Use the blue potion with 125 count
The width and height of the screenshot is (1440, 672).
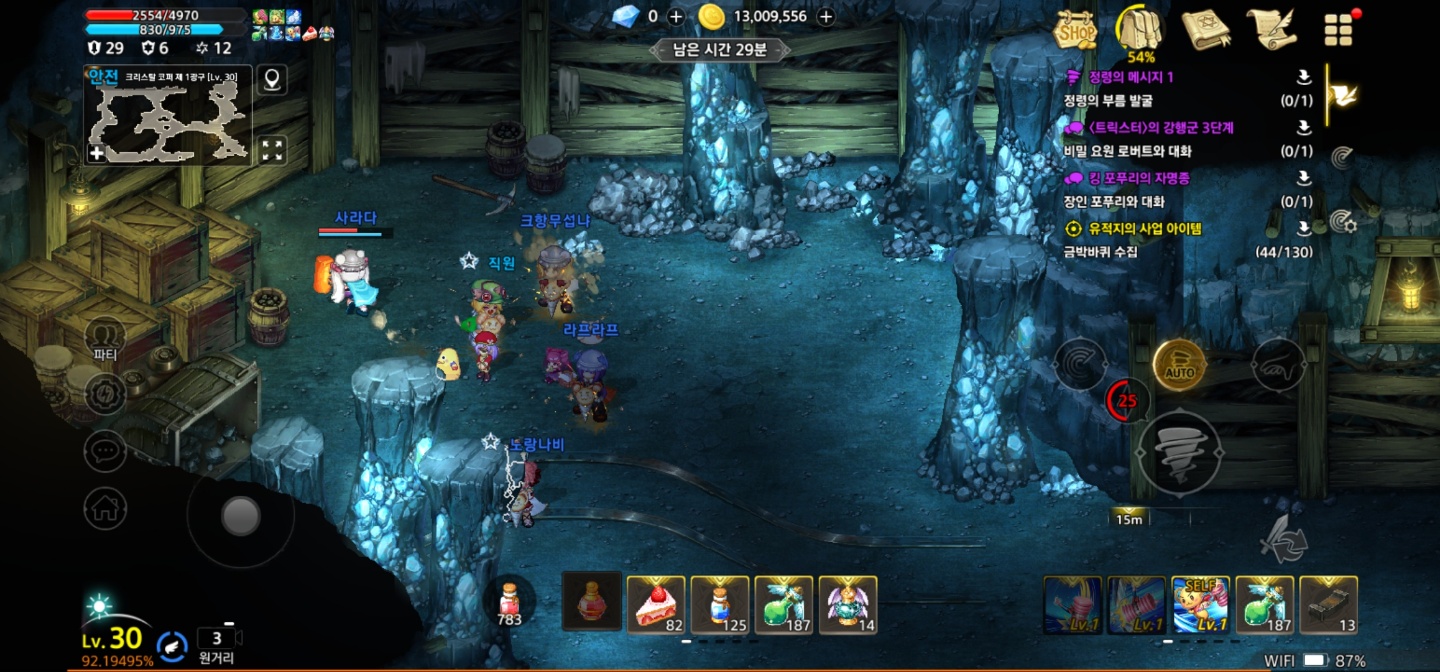point(720,604)
